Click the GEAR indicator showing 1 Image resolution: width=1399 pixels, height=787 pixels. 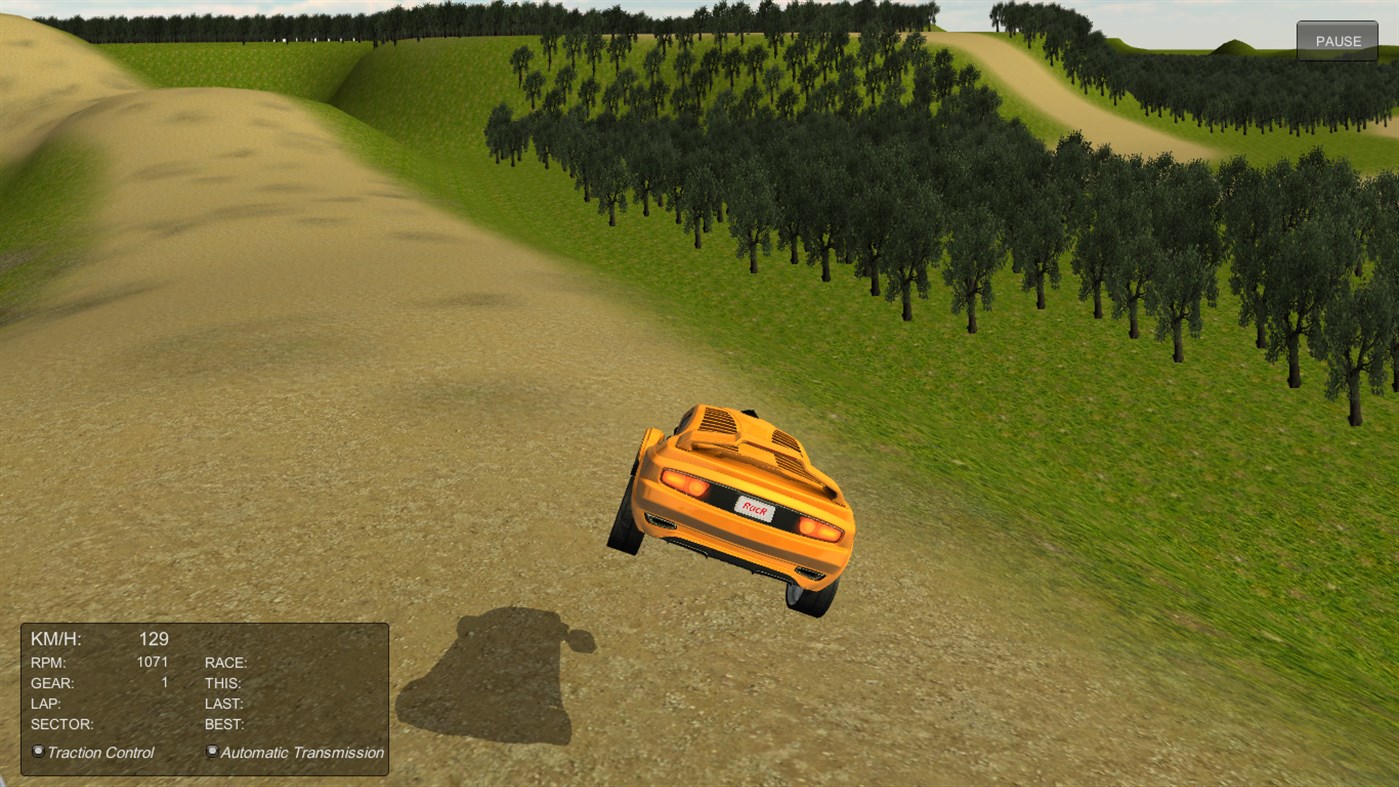tap(163, 683)
